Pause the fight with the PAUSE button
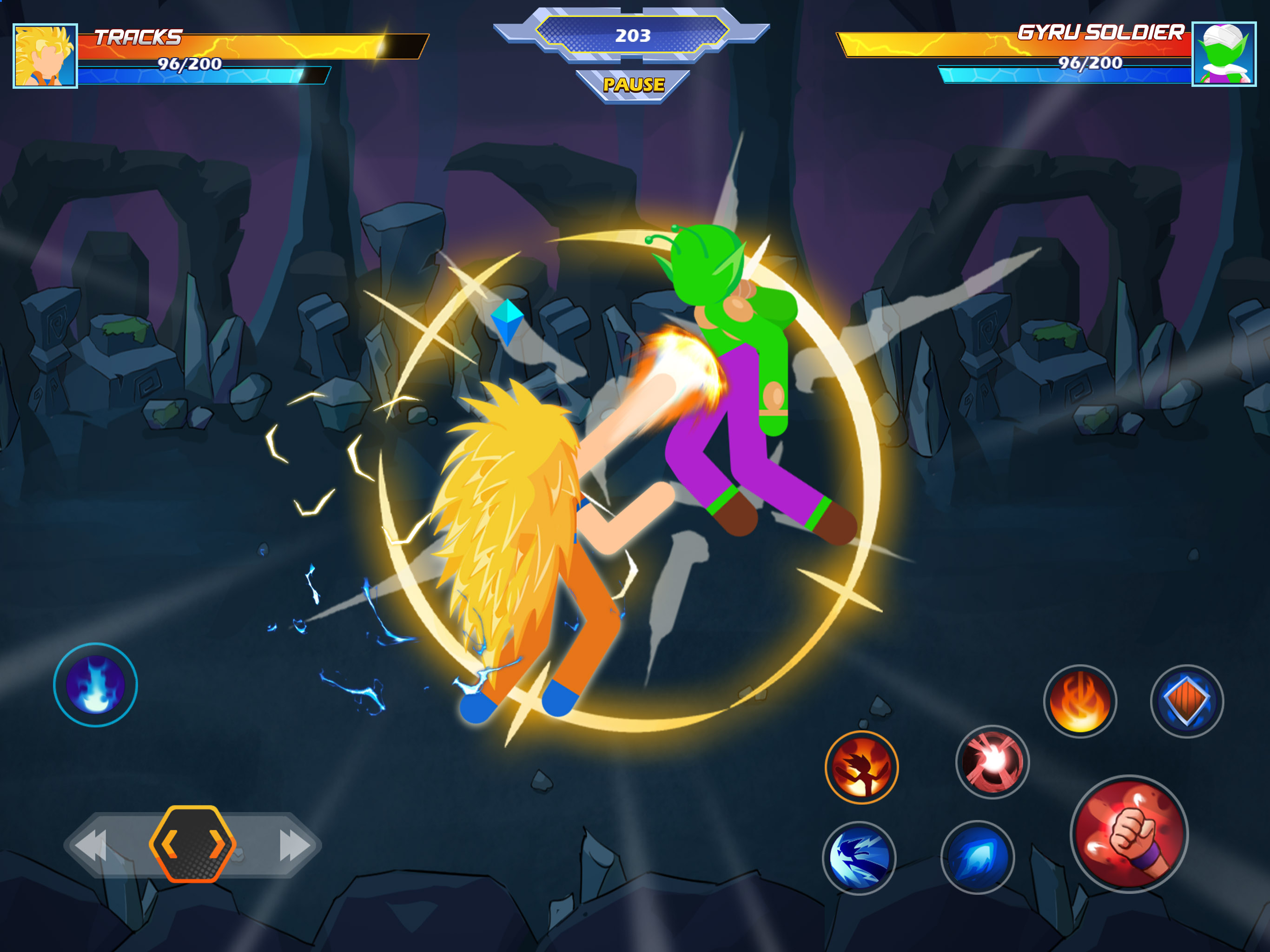1270x952 pixels. 633,85
